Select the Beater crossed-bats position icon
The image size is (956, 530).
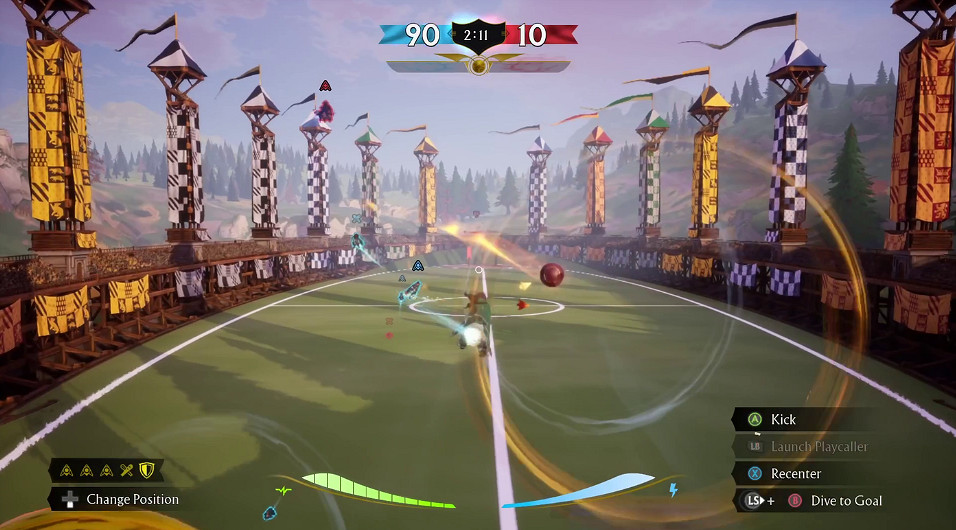127,470
